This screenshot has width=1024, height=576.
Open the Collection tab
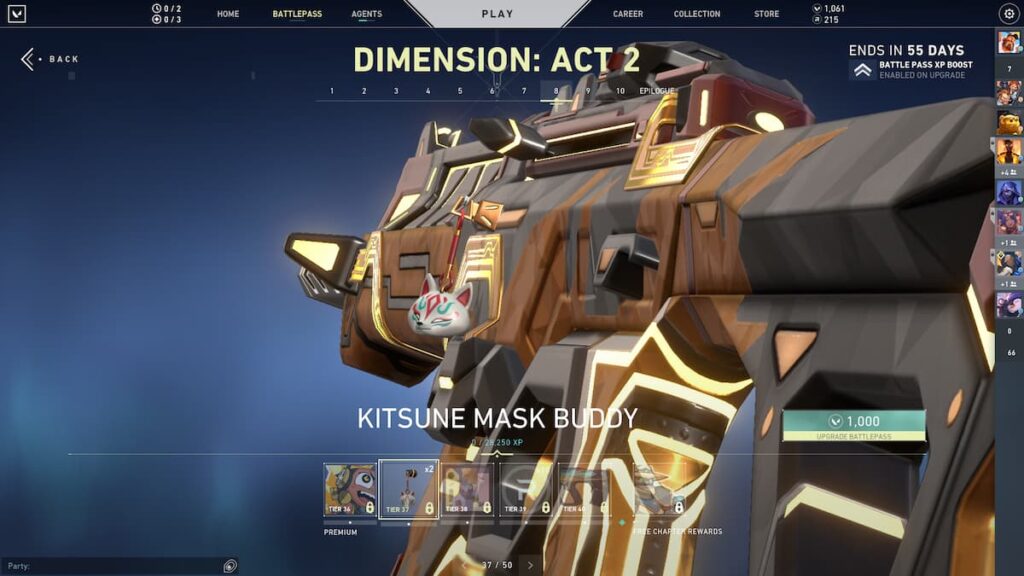pyautogui.click(x=697, y=14)
